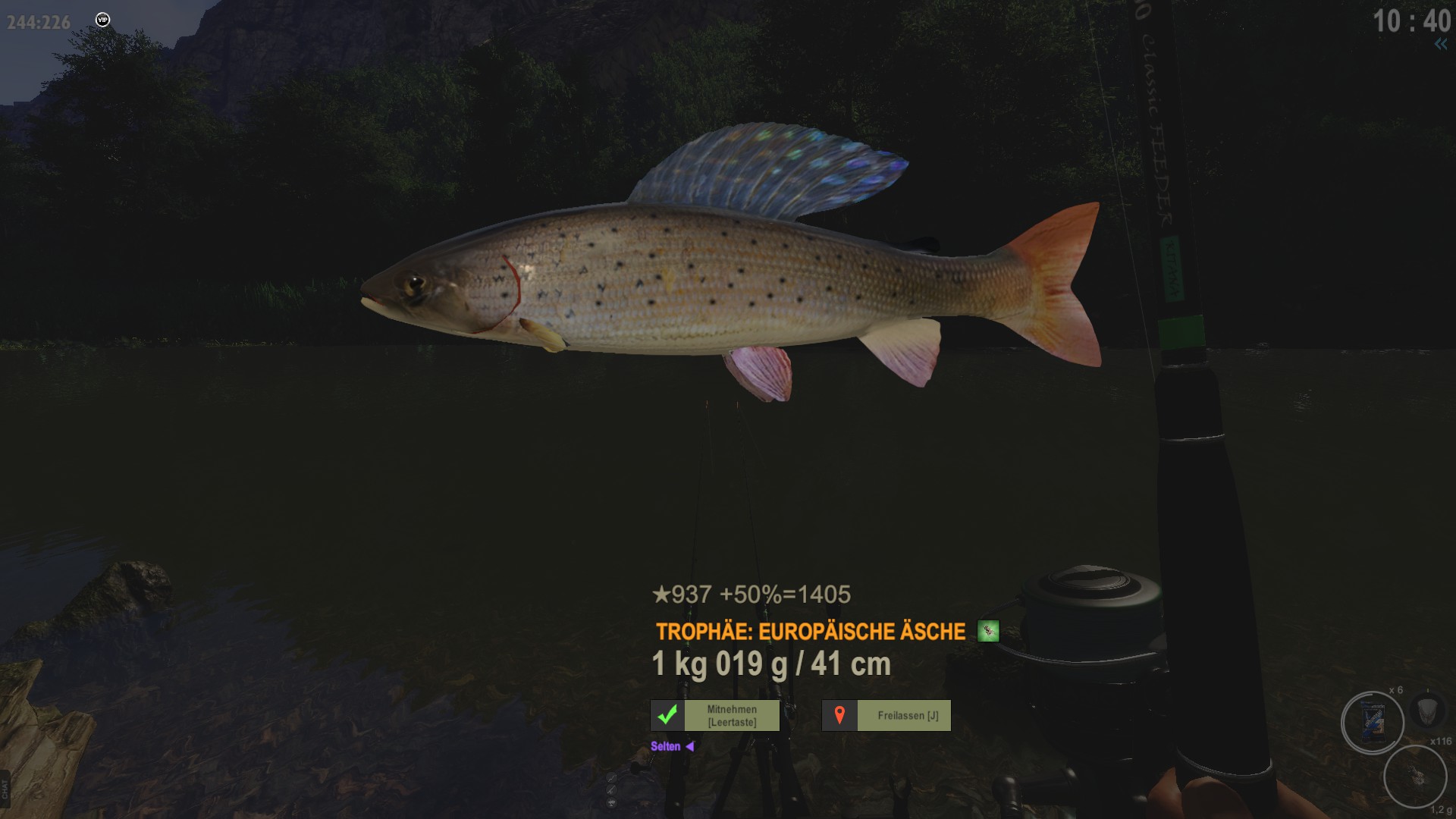
Task: Click the VIP status badge
Action: pyautogui.click(x=102, y=20)
